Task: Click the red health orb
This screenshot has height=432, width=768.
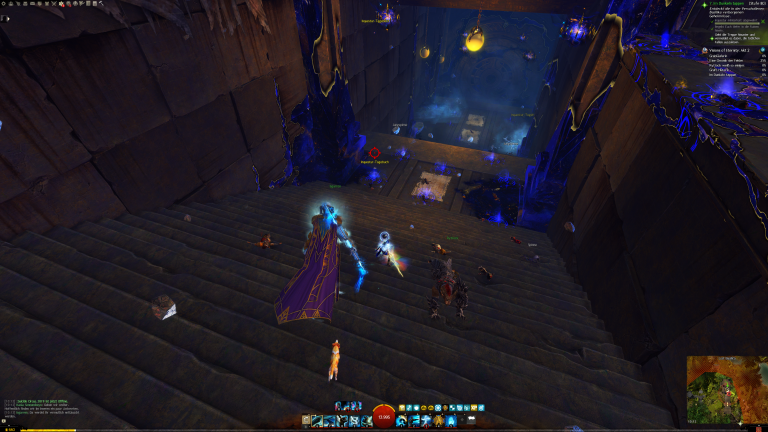Action: point(383,418)
